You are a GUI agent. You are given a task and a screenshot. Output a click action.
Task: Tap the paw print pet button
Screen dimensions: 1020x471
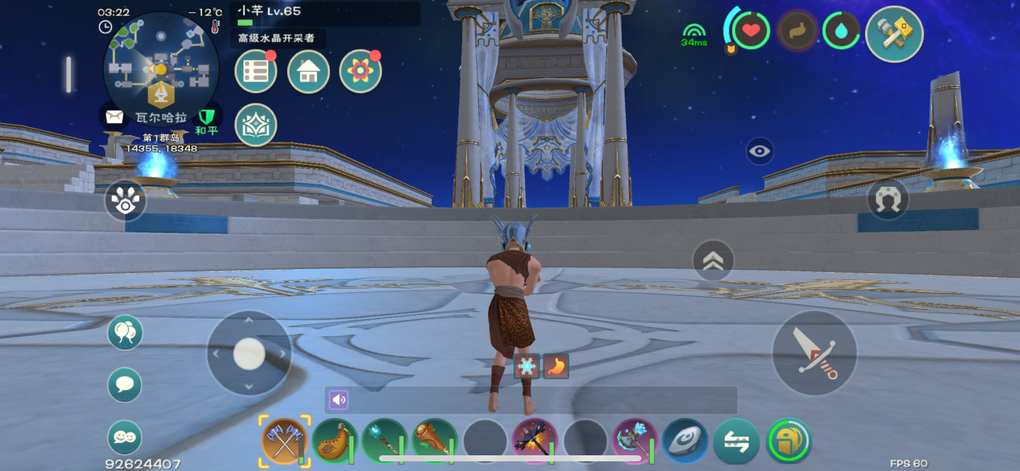click(125, 201)
